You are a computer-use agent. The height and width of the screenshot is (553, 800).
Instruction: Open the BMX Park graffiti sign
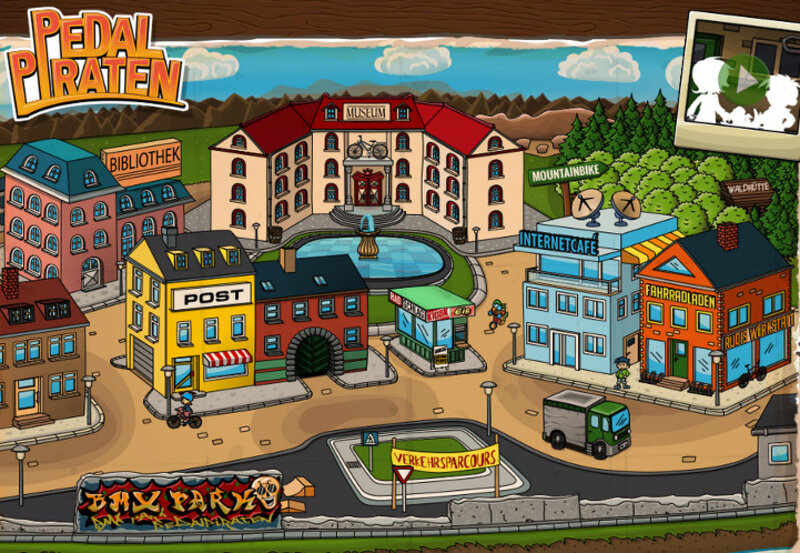click(178, 500)
